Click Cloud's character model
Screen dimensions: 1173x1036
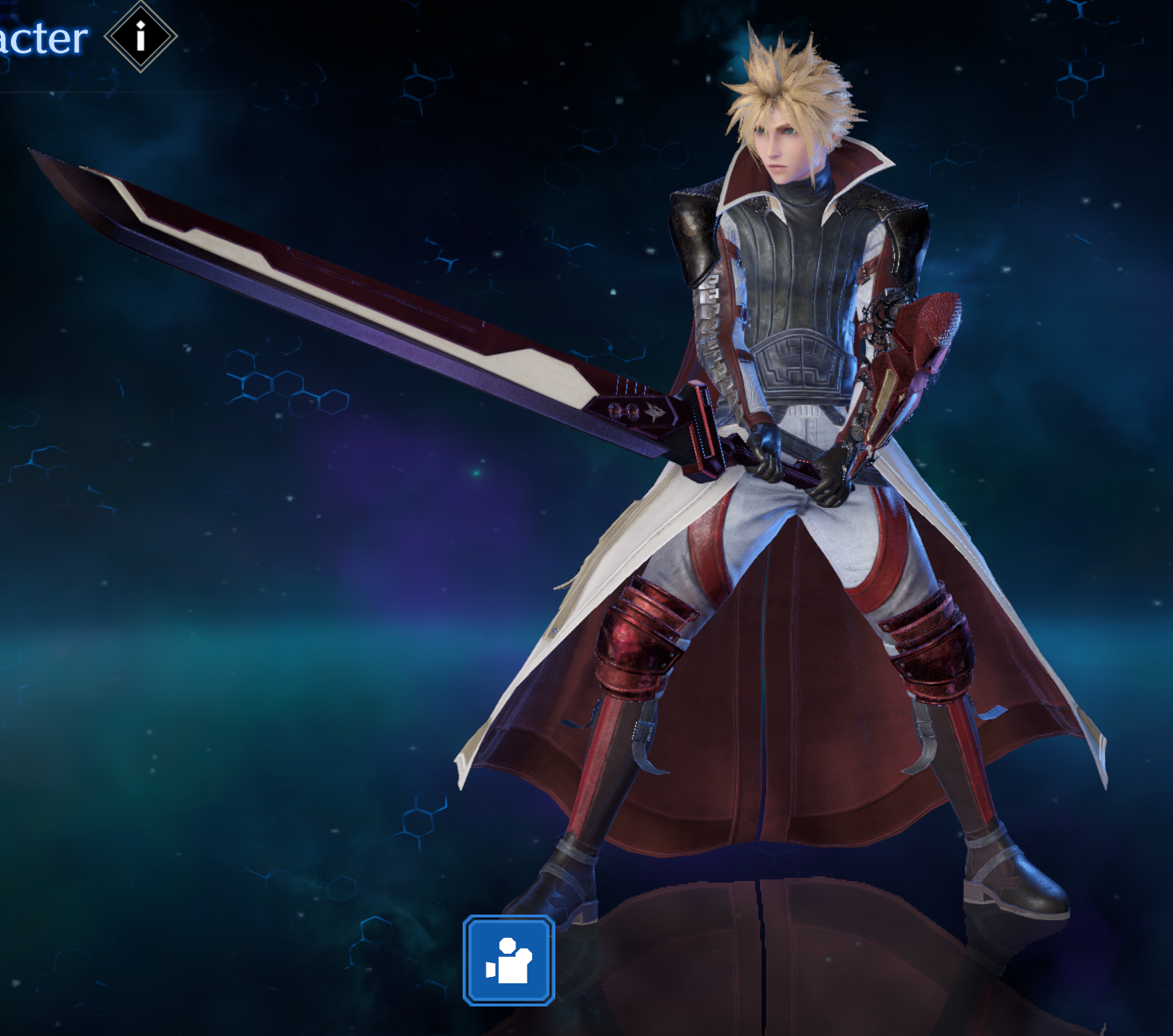pyautogui.click(x=799, y=359)
